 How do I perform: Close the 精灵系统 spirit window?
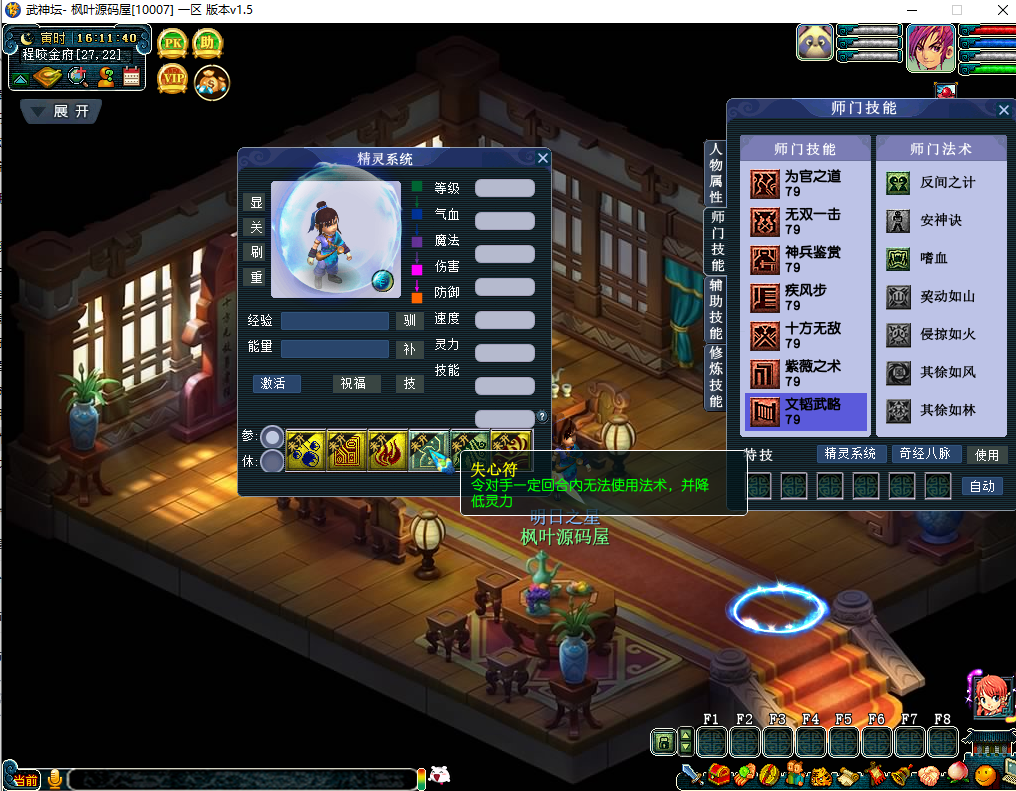tap(543, 158)
